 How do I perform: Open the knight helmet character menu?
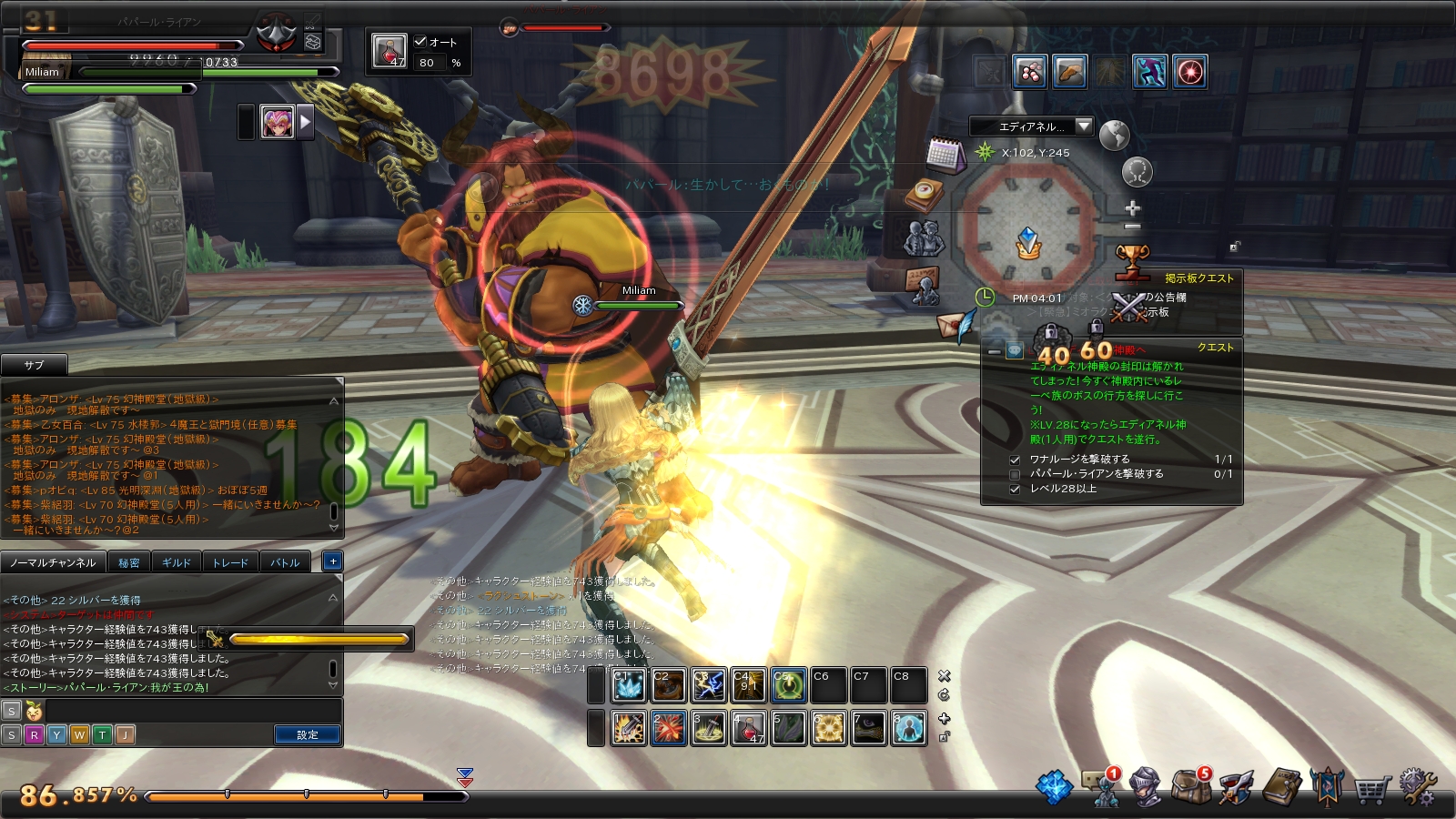[1145, 786]
